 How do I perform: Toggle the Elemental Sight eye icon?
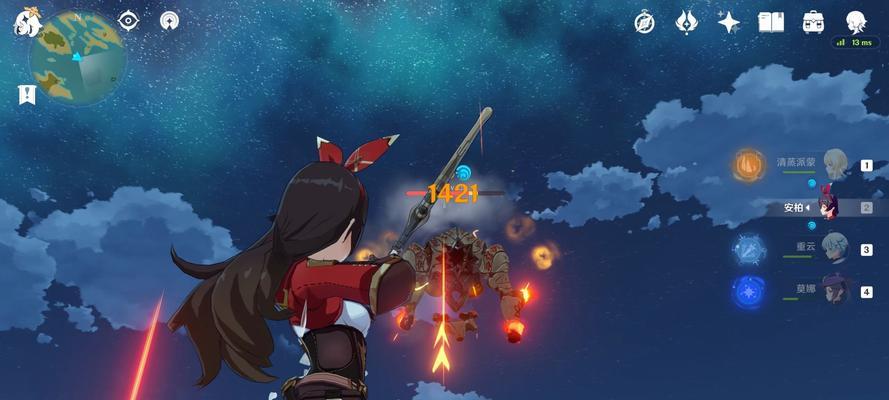click(129, 21)
